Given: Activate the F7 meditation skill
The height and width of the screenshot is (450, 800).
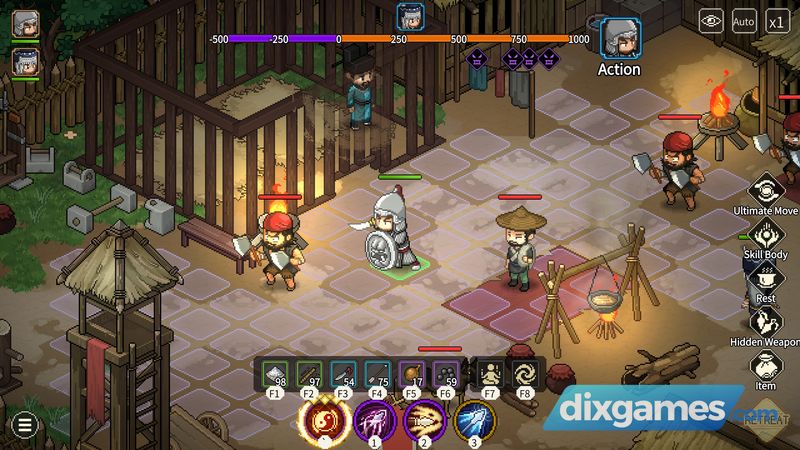Looking at the screenshot, I should tap(490, 374).
